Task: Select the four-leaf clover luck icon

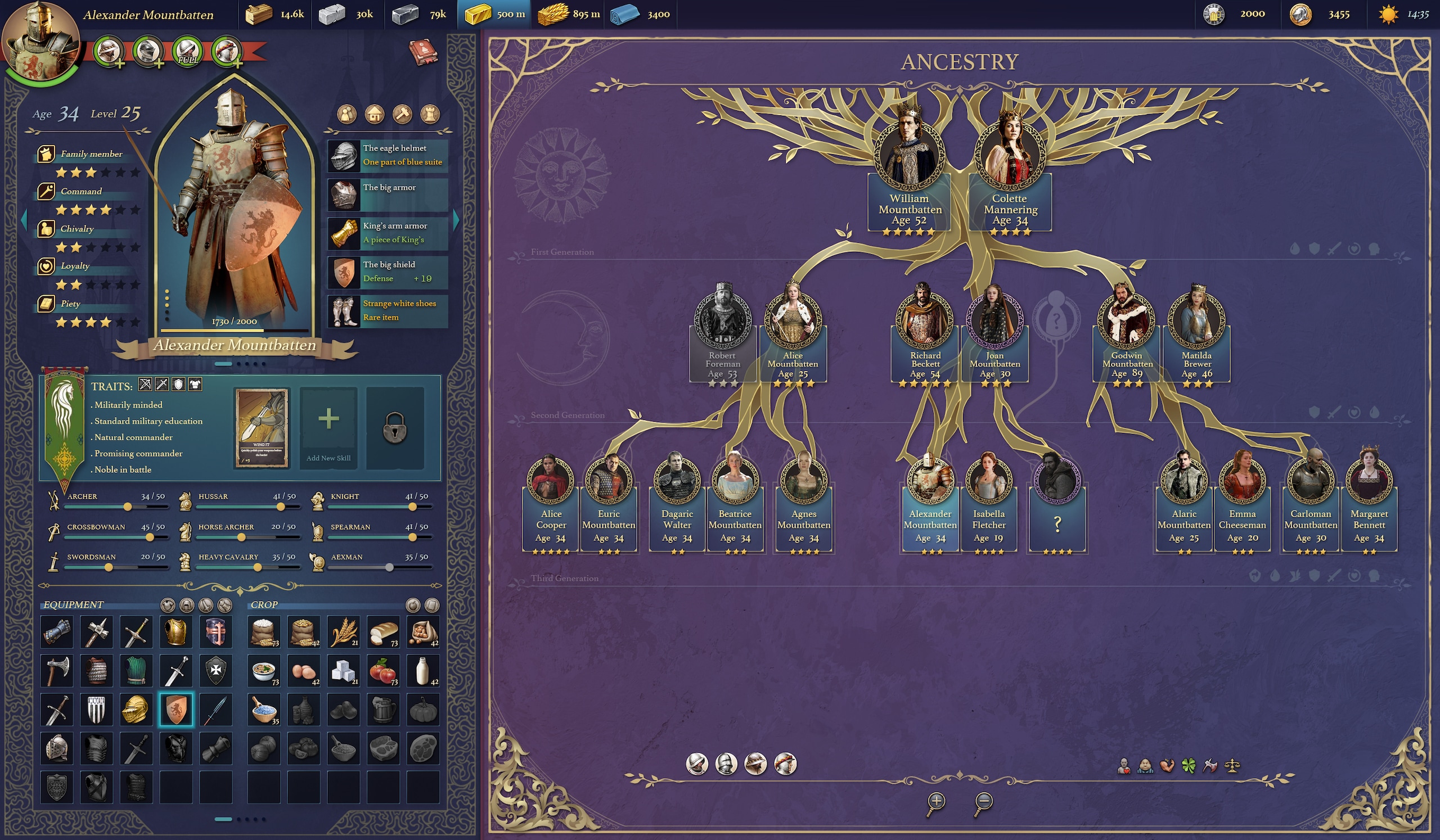Action: [1190, 767]
